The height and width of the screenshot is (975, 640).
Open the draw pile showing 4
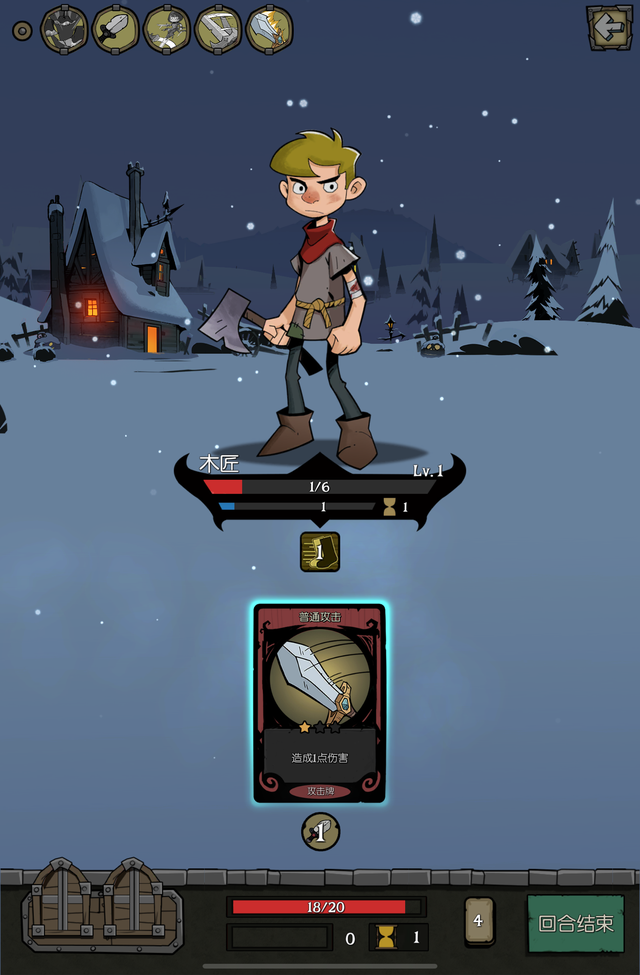click(x=478, y=921)
